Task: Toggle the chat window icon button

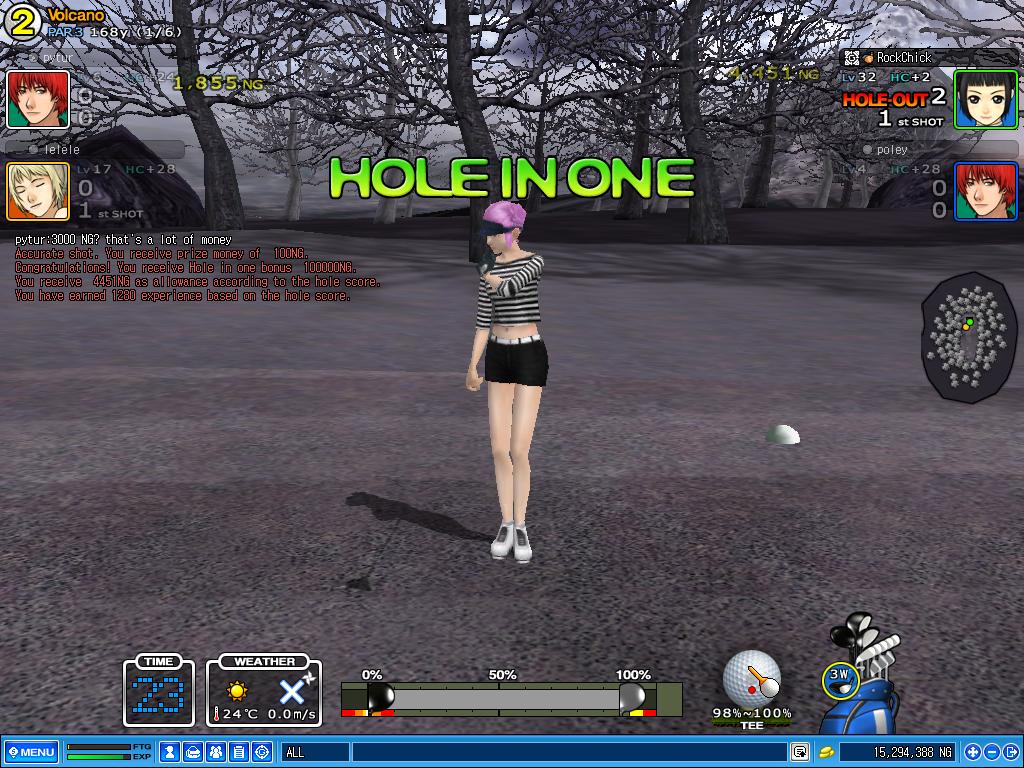Action: tap(800, 752)
